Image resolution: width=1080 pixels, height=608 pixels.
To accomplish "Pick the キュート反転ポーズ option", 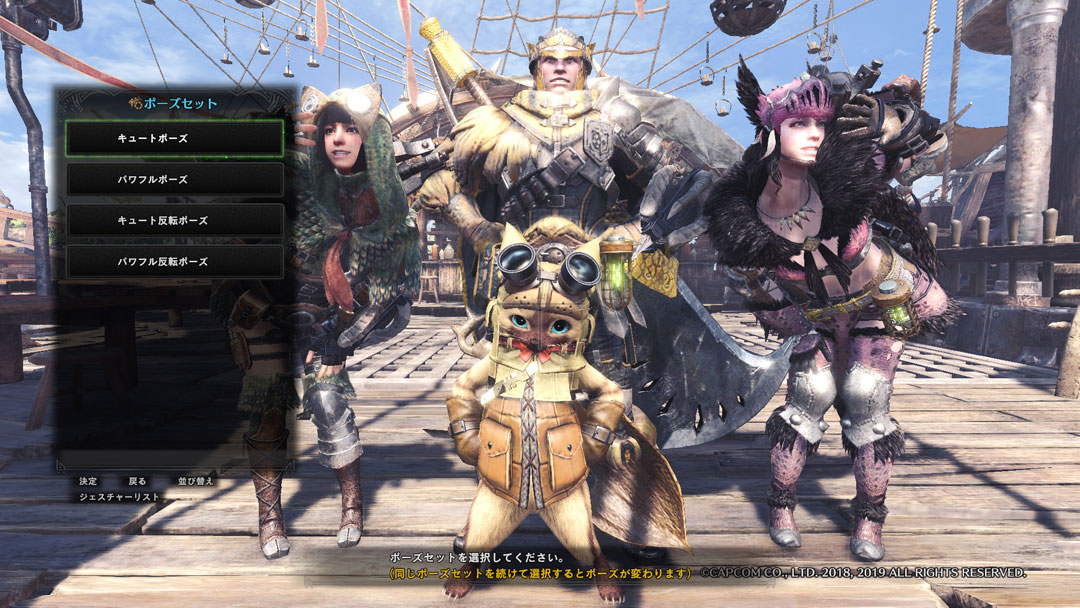I will 174,221.
